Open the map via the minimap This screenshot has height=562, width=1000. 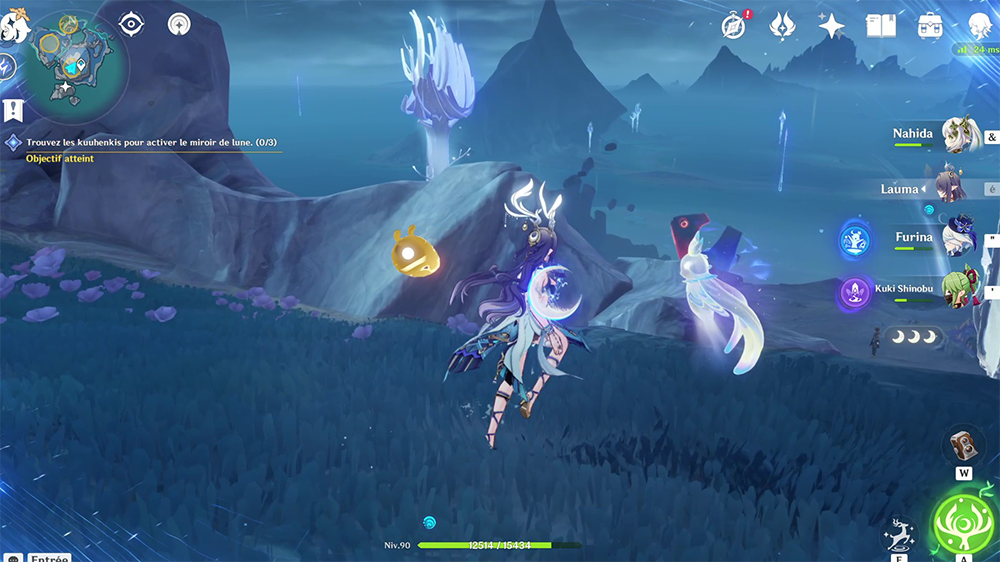(73, 62)
